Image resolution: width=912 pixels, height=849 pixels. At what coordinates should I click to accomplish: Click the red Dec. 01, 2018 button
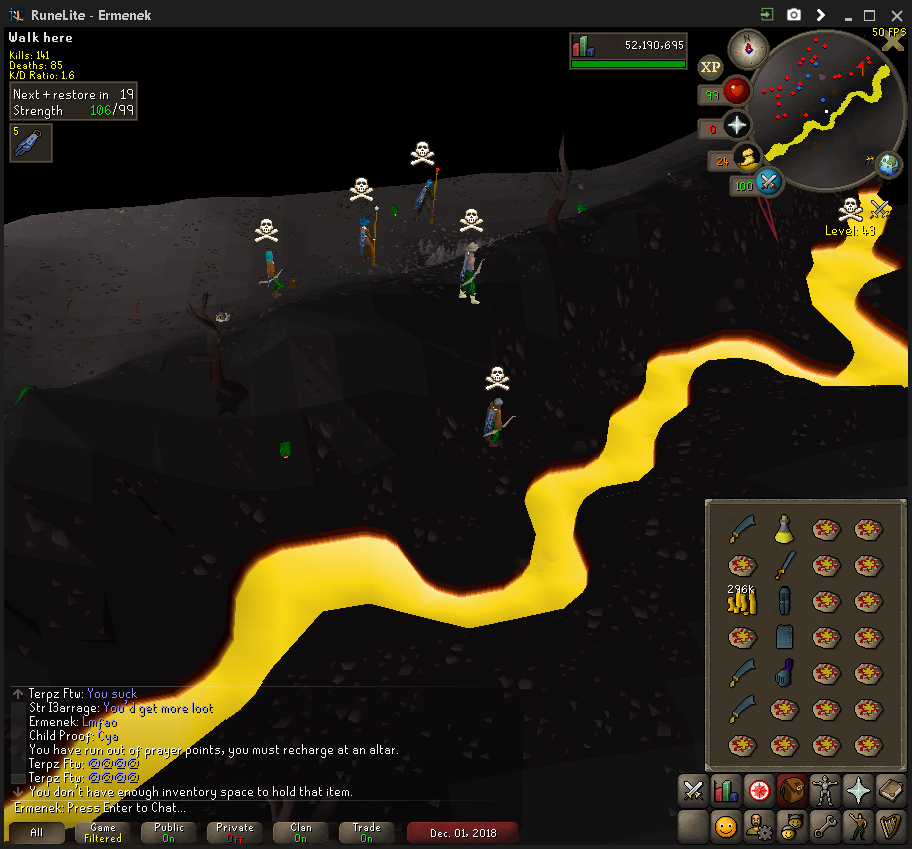[x=462, y=832]
